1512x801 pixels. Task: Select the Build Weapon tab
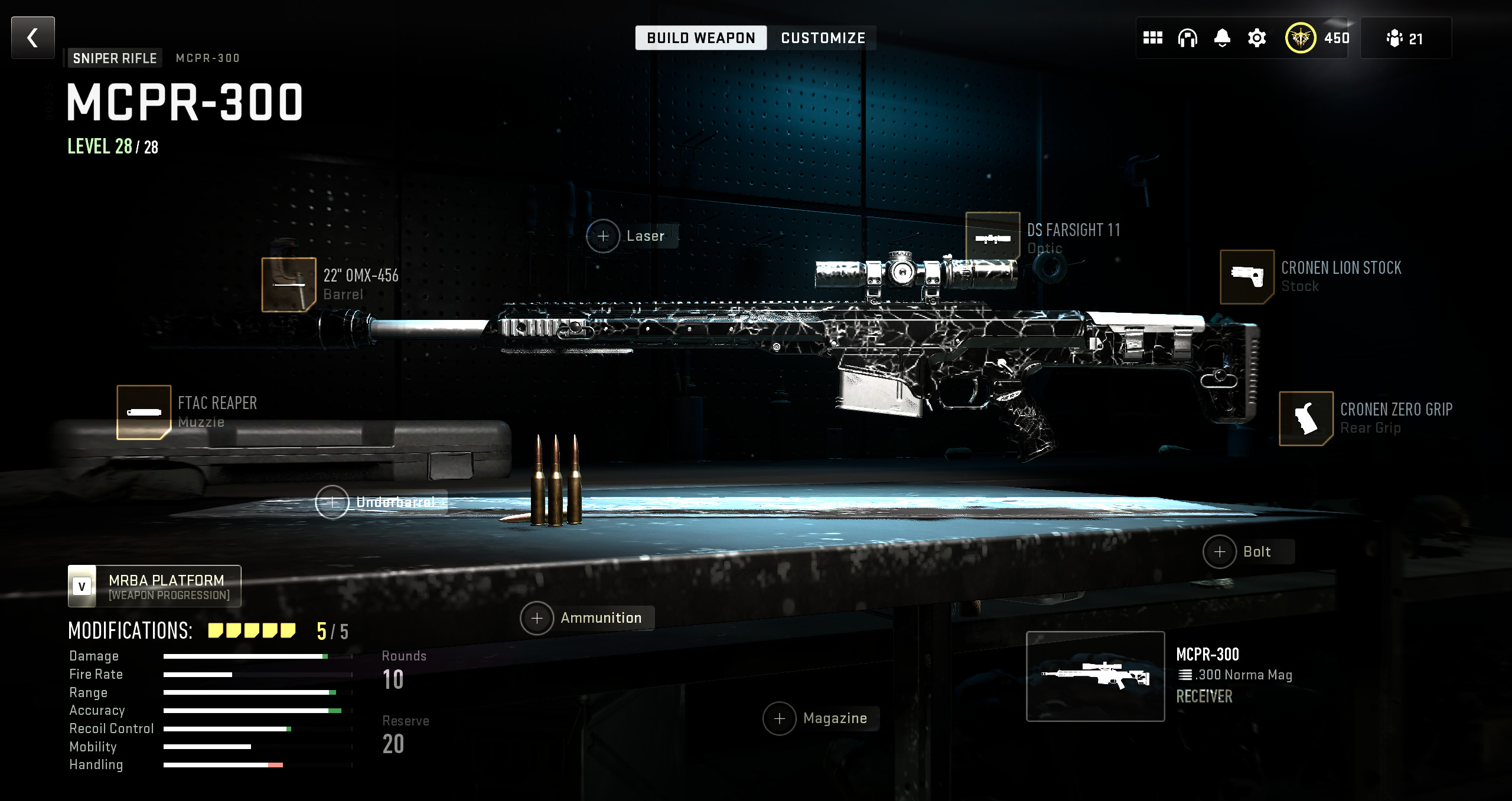tap(700, 38)
